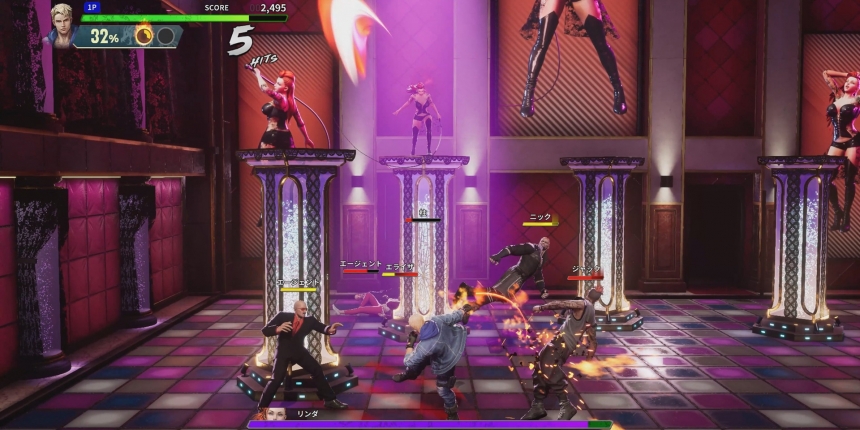Select the empty grey special gauge token
The width and height of the screenshot is (860, 430).
[166, 36]
